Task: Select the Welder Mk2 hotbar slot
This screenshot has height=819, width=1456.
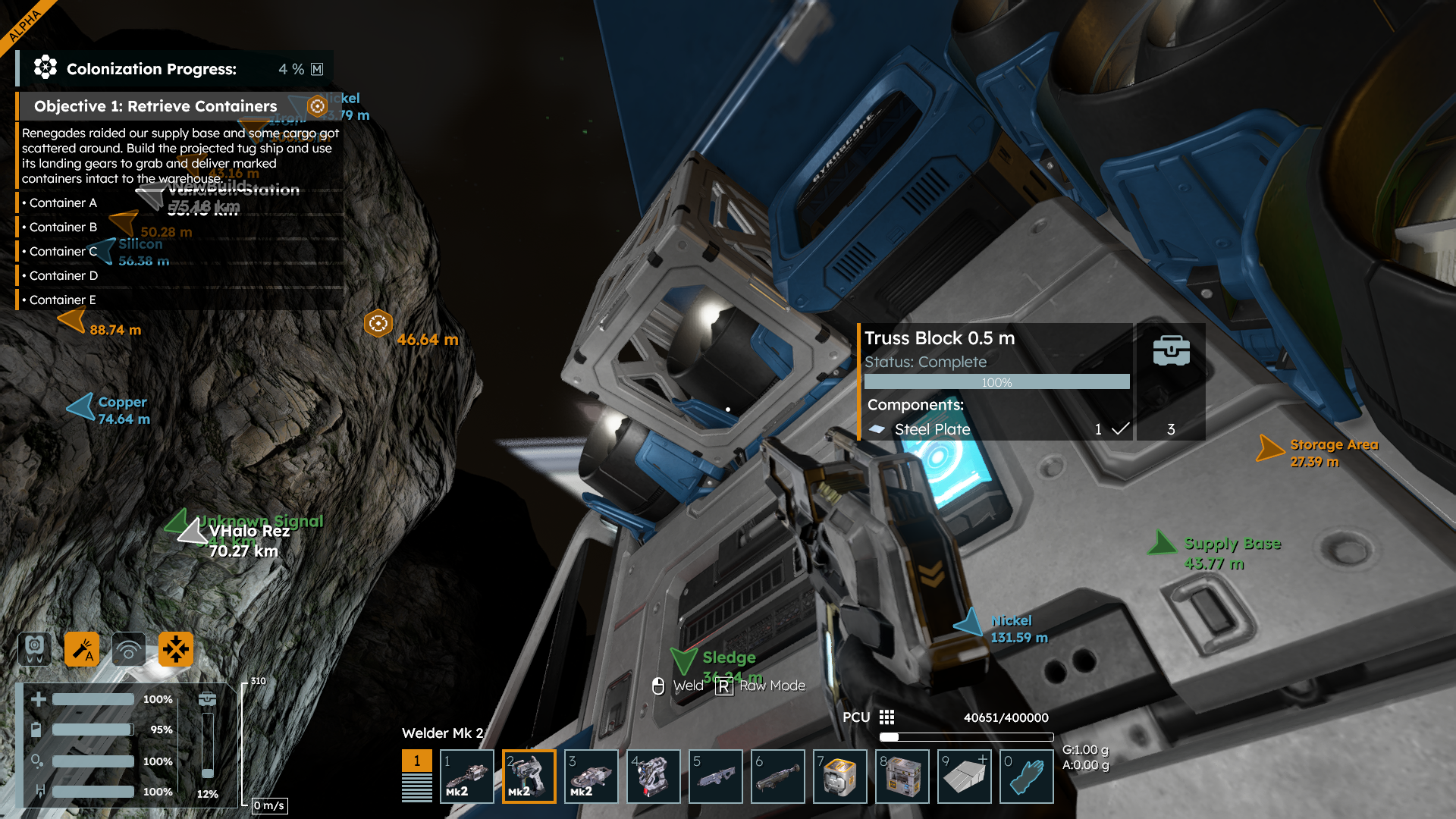Action: pyautogui.click(x=529, y=776)
